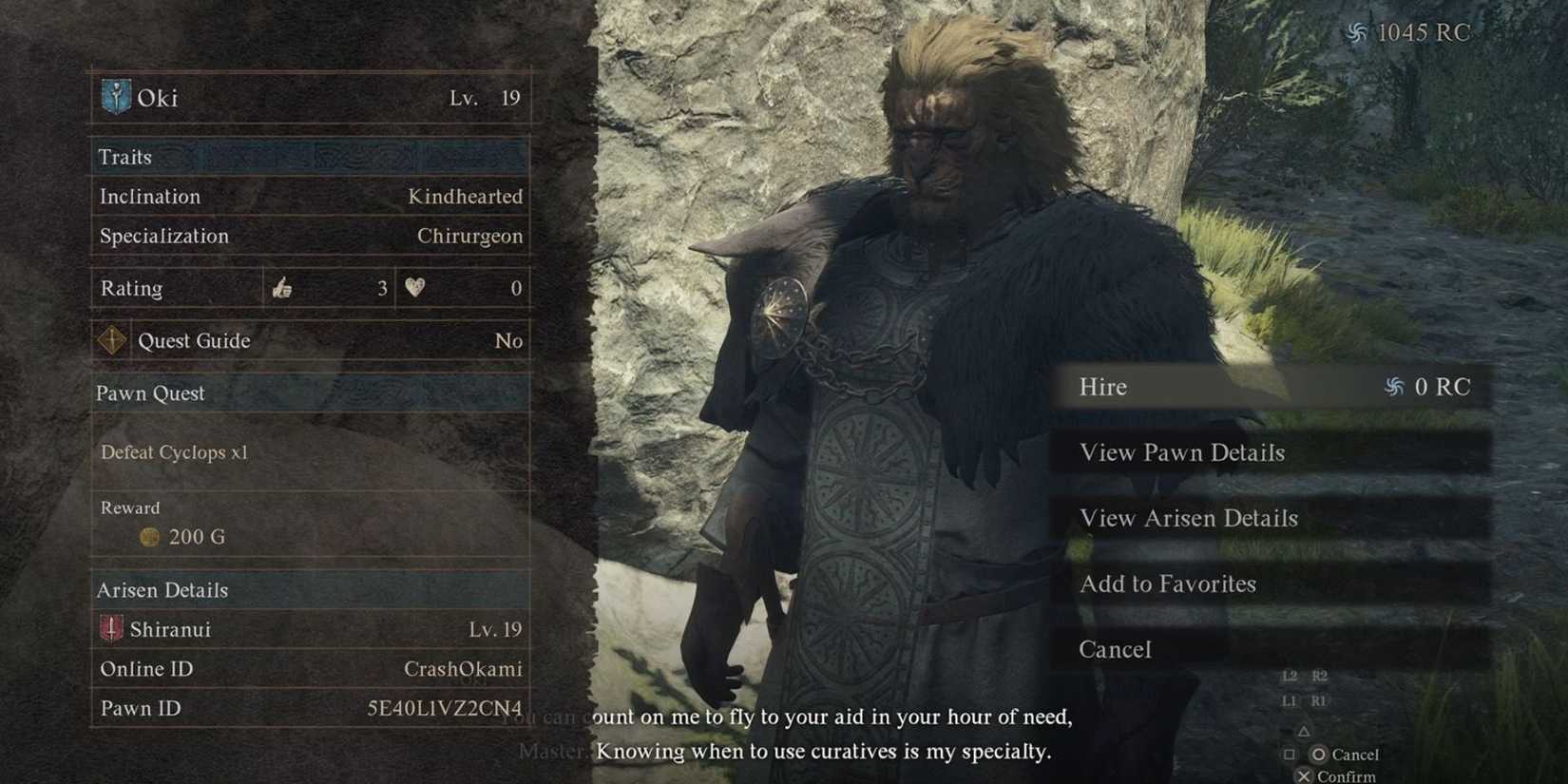The width and height of the screenshot is (1568, 784).
Task: Choose Cancel to close the hire menu
Action: coord(1115,649)
